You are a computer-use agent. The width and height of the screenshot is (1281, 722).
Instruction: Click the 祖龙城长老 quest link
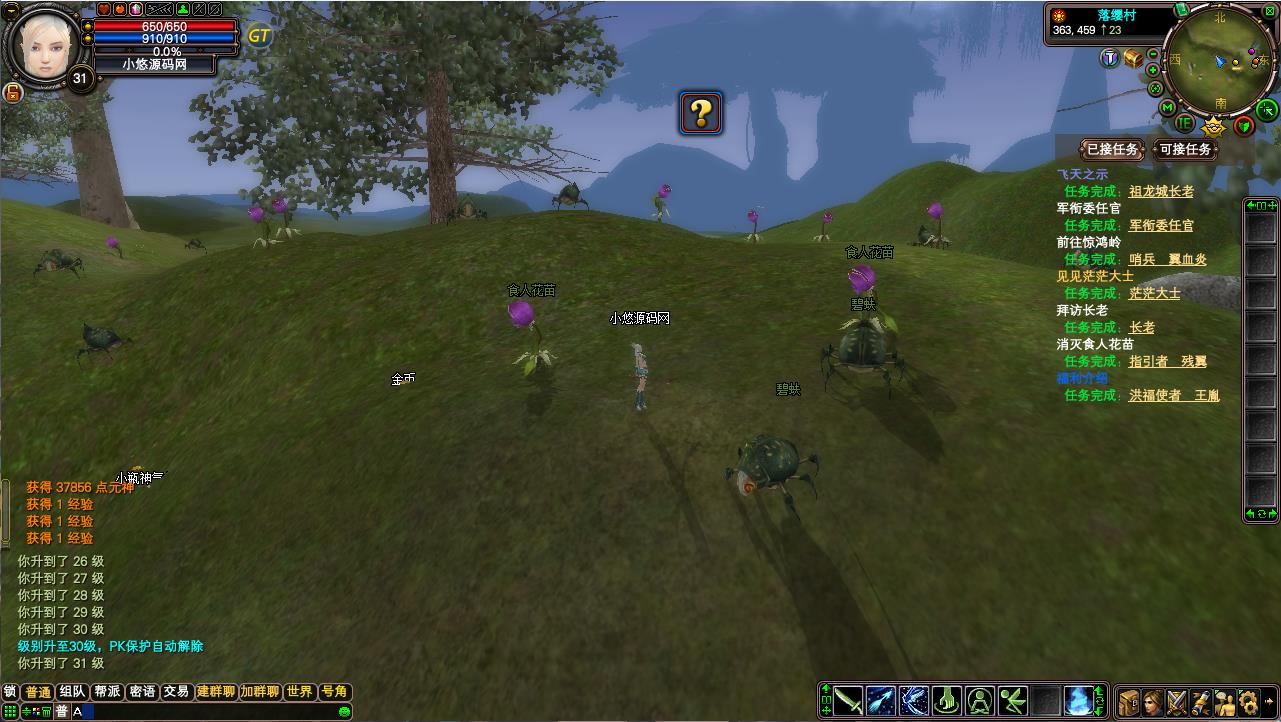pos(1161,191)
